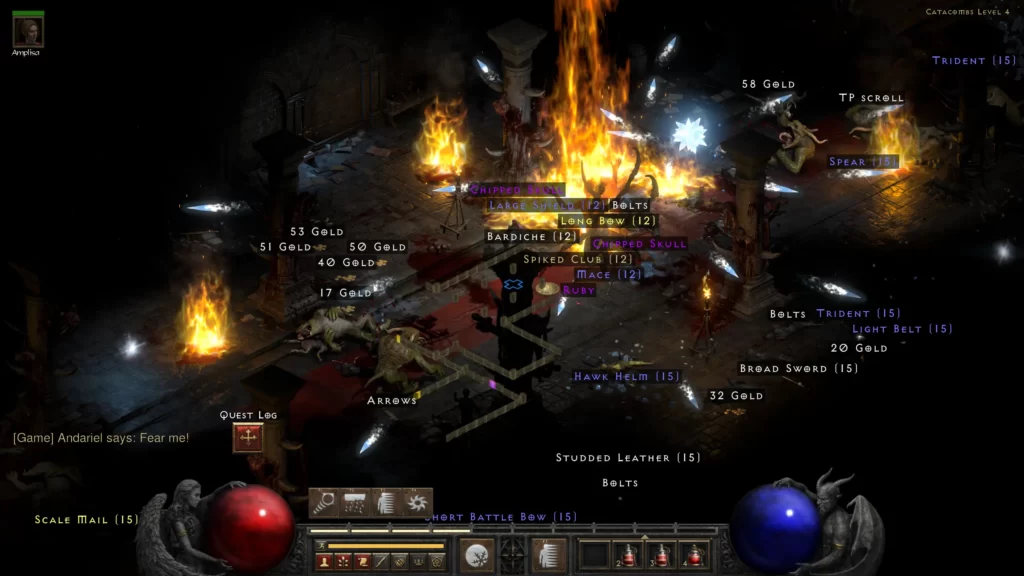
Task: Select the ringed spiral bolt skill icon
Action: (x=324, y=502)
